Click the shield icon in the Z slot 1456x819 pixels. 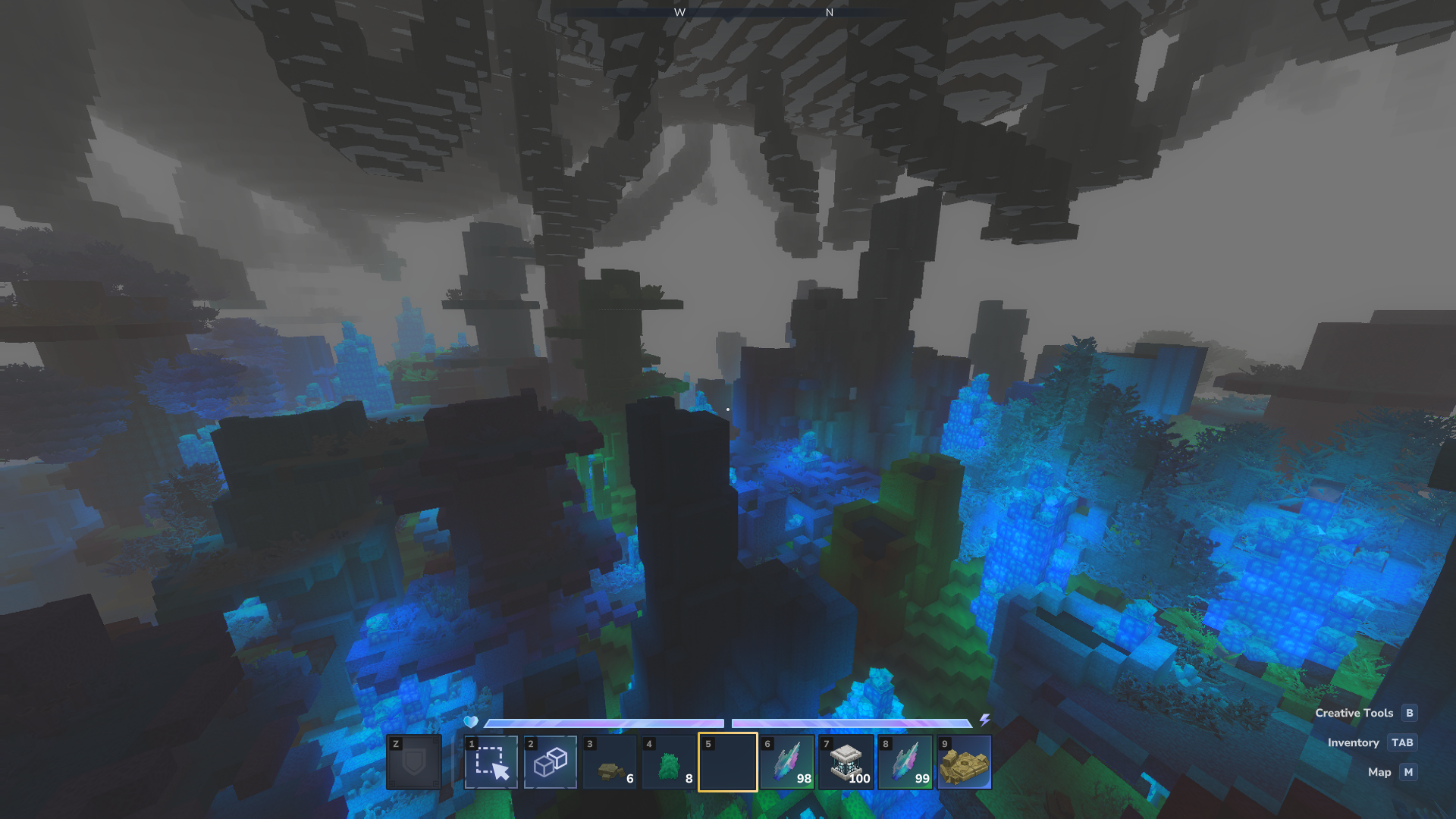414,762
